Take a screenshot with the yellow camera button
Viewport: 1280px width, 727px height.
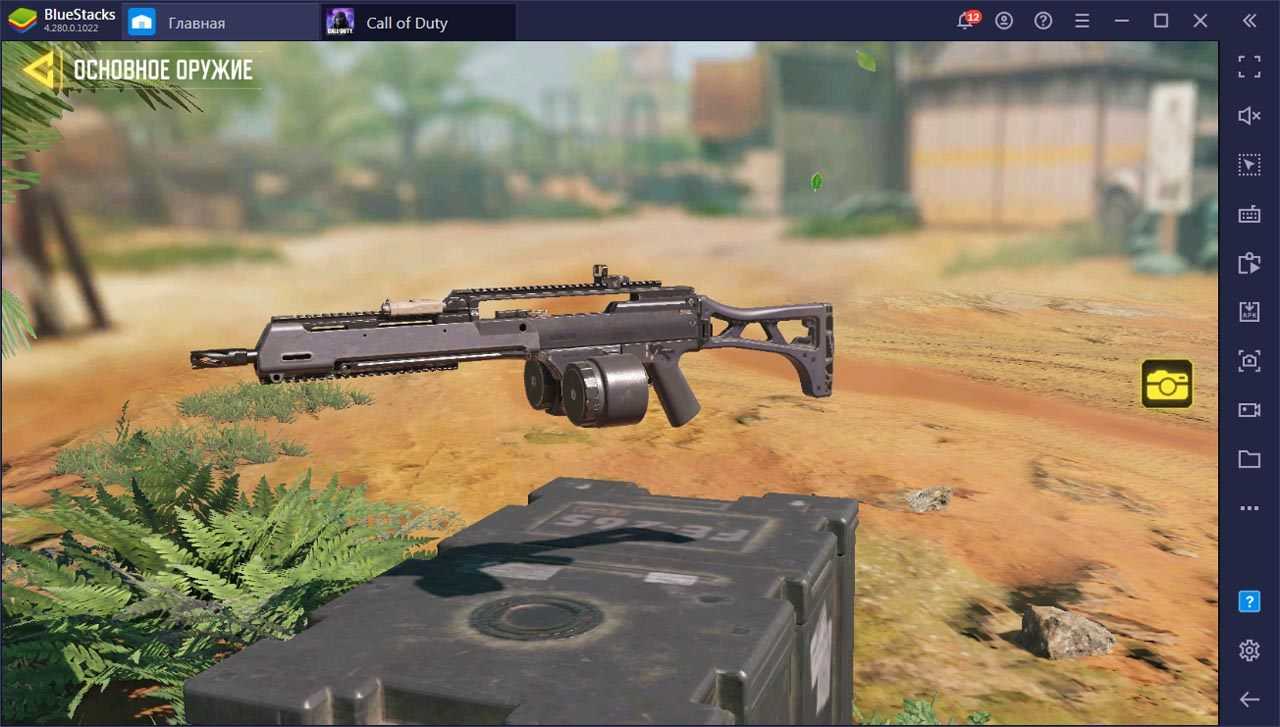coord(1167,384)
